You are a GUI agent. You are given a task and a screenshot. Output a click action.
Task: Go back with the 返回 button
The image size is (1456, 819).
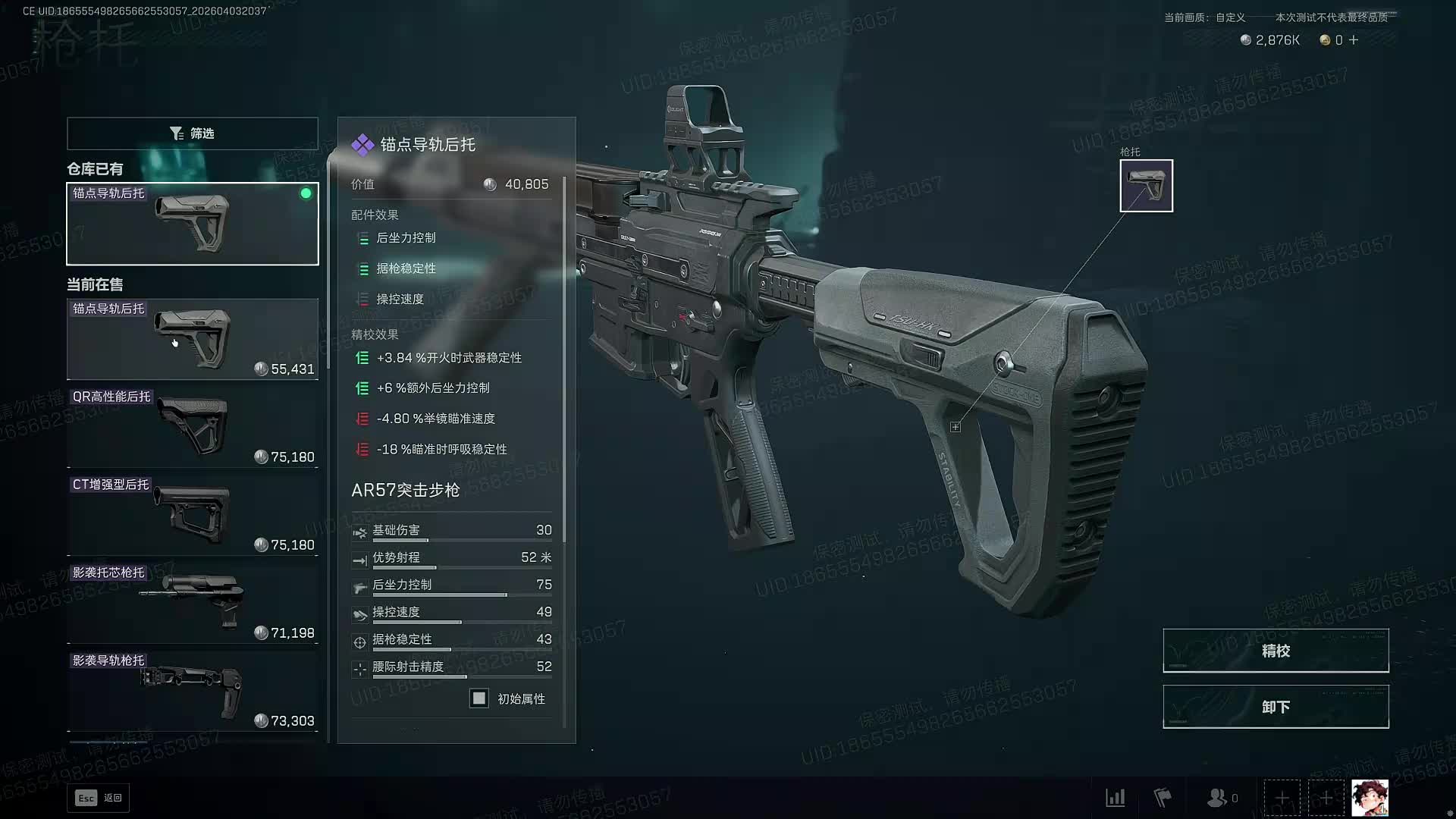pos(99,798)
